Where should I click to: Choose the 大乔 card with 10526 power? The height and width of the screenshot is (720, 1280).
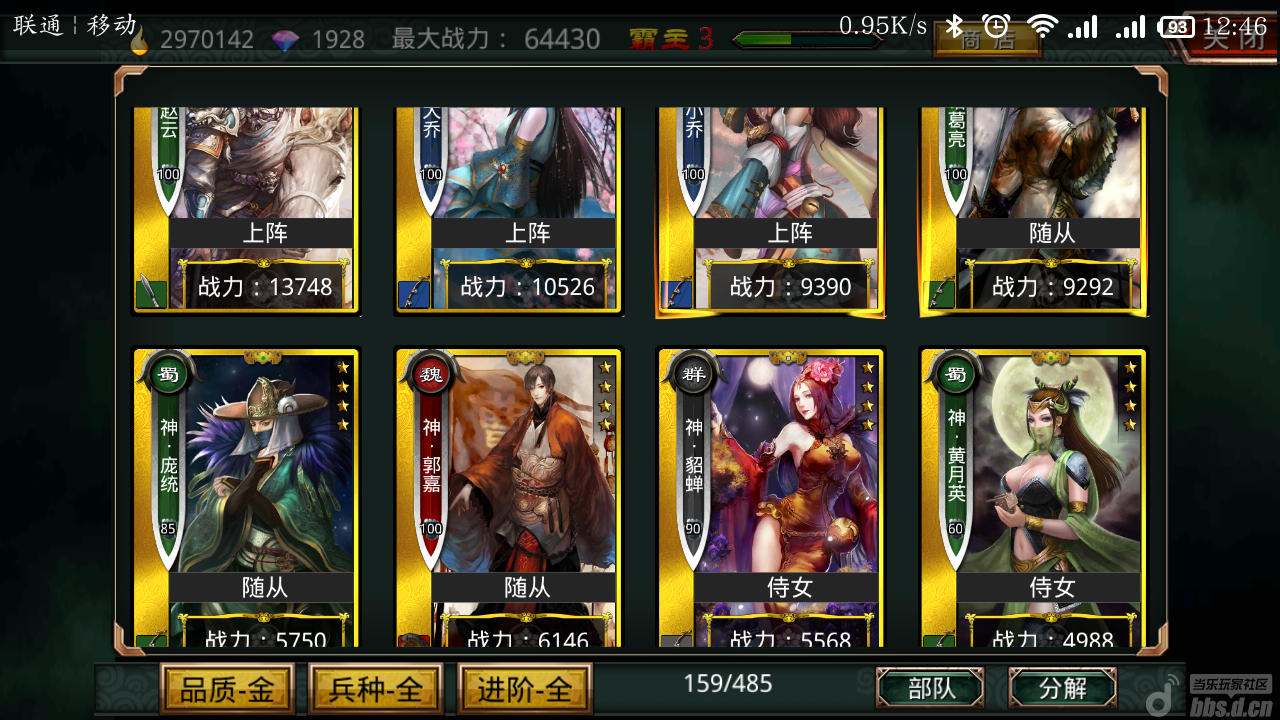(509, 210)
